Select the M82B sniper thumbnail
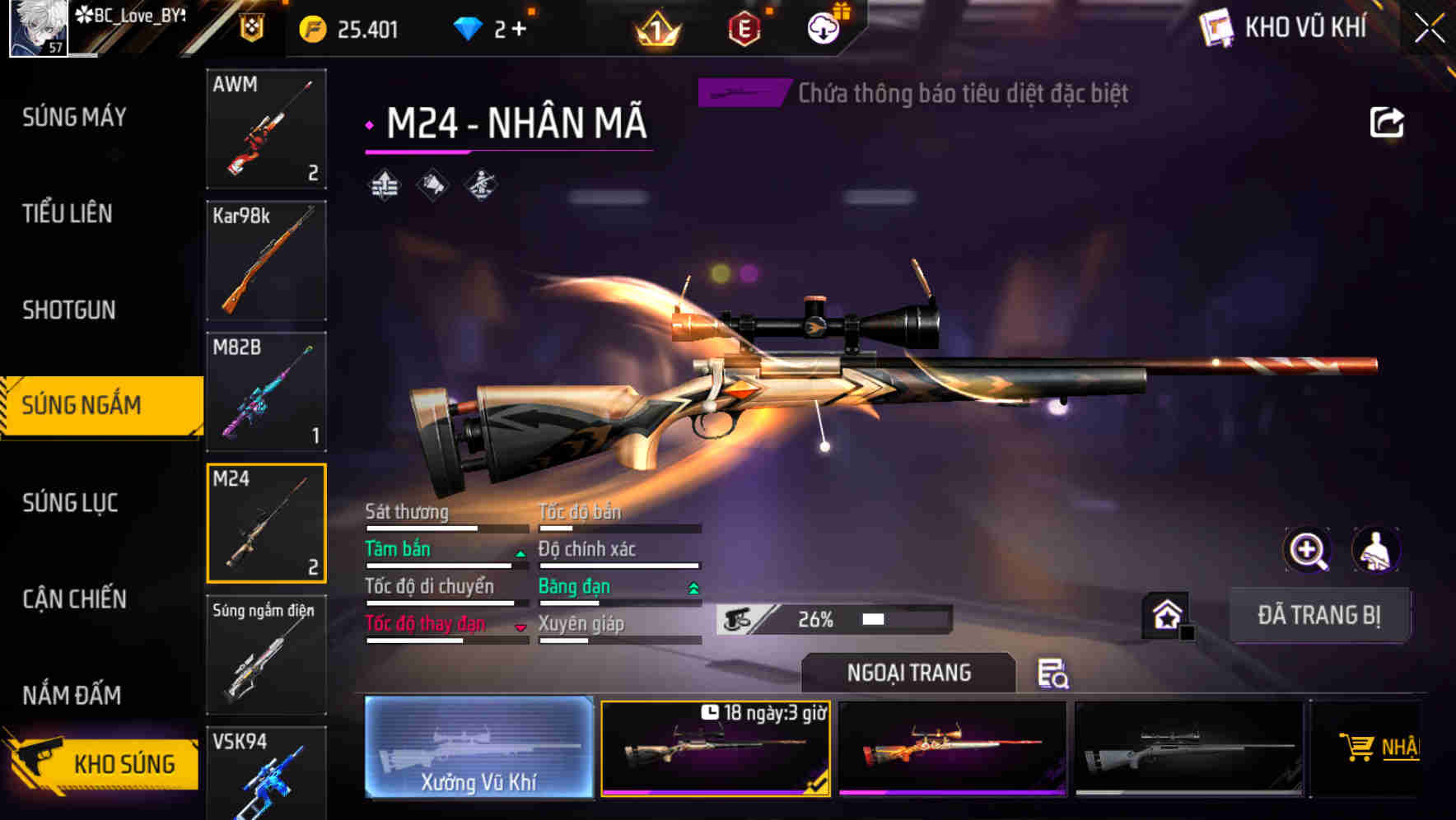This screenshot has height=820, width=1456. click(x=266, y=392)
